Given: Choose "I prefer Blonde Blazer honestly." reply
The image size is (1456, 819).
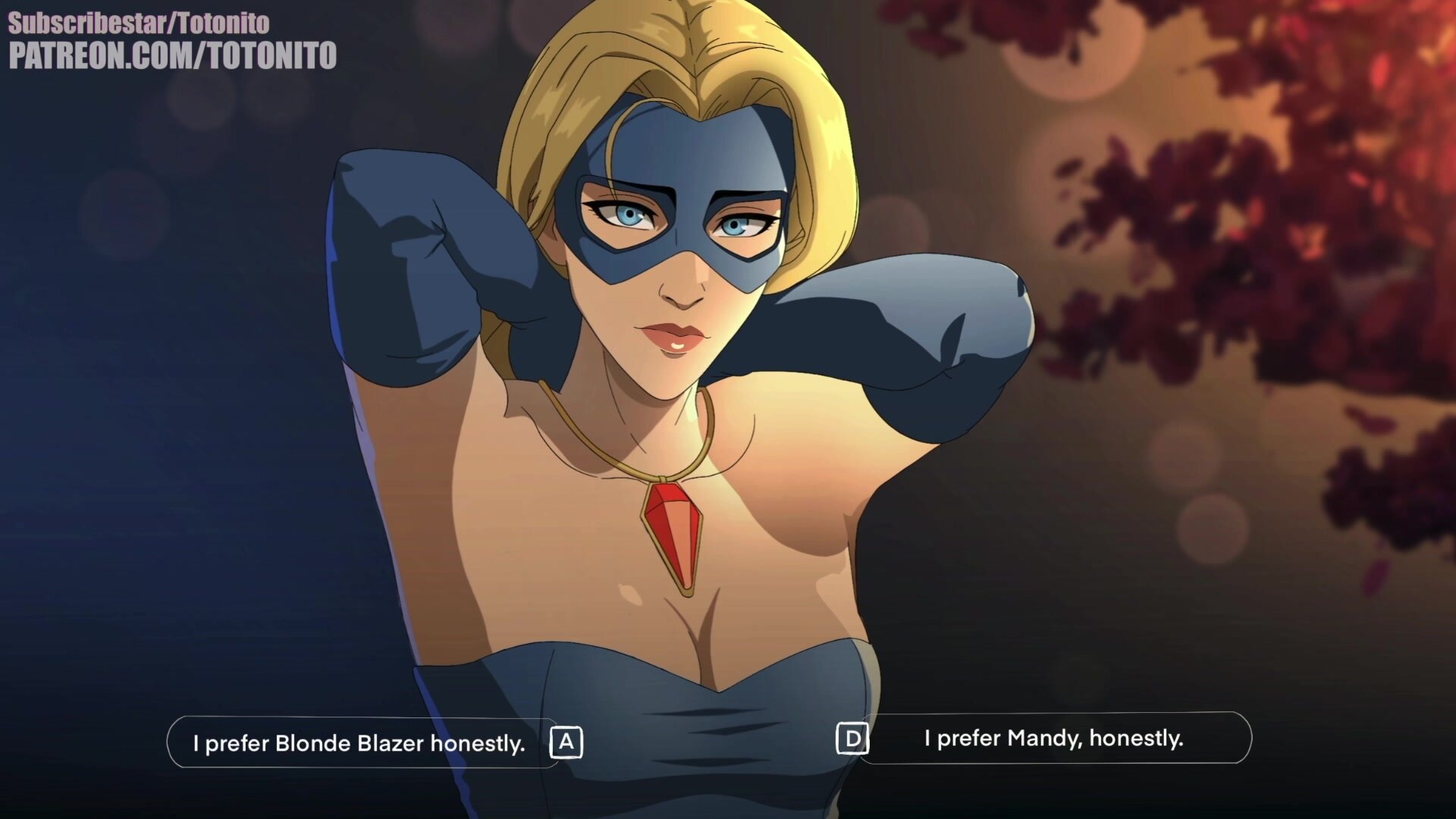Looking at the screenshot, I should point(360,743).
